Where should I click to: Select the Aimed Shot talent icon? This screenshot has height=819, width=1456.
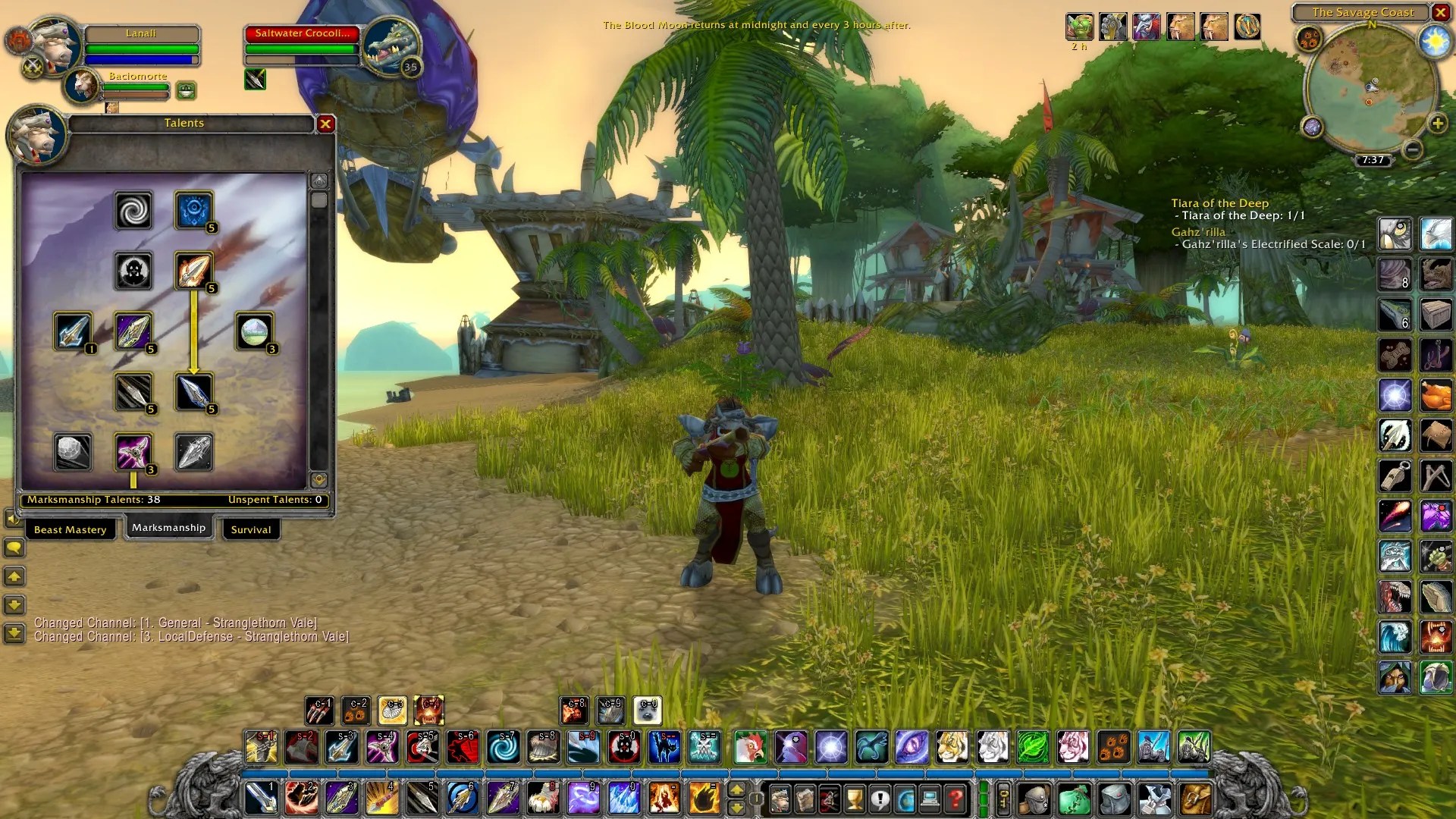(73, 331)
